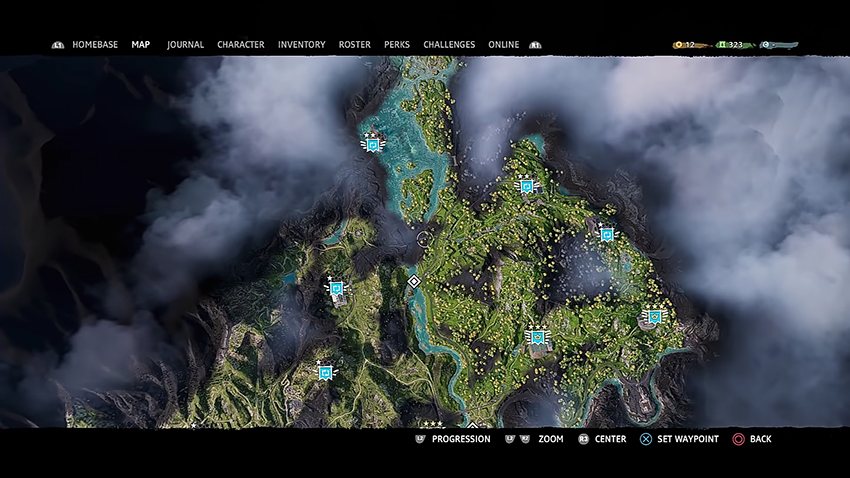Open the Inventory tab
Image resolution: width=850 pixels, height=478 pixels.
pos(301,45)
